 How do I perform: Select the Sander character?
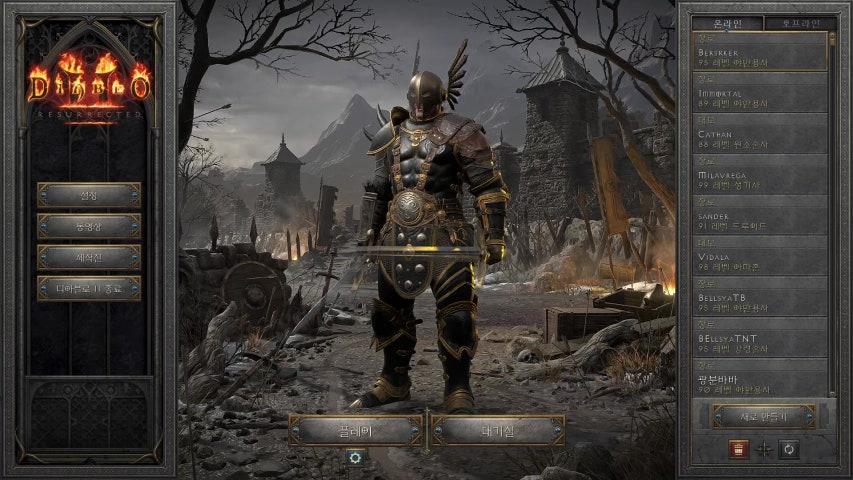(x=760, y=216)
